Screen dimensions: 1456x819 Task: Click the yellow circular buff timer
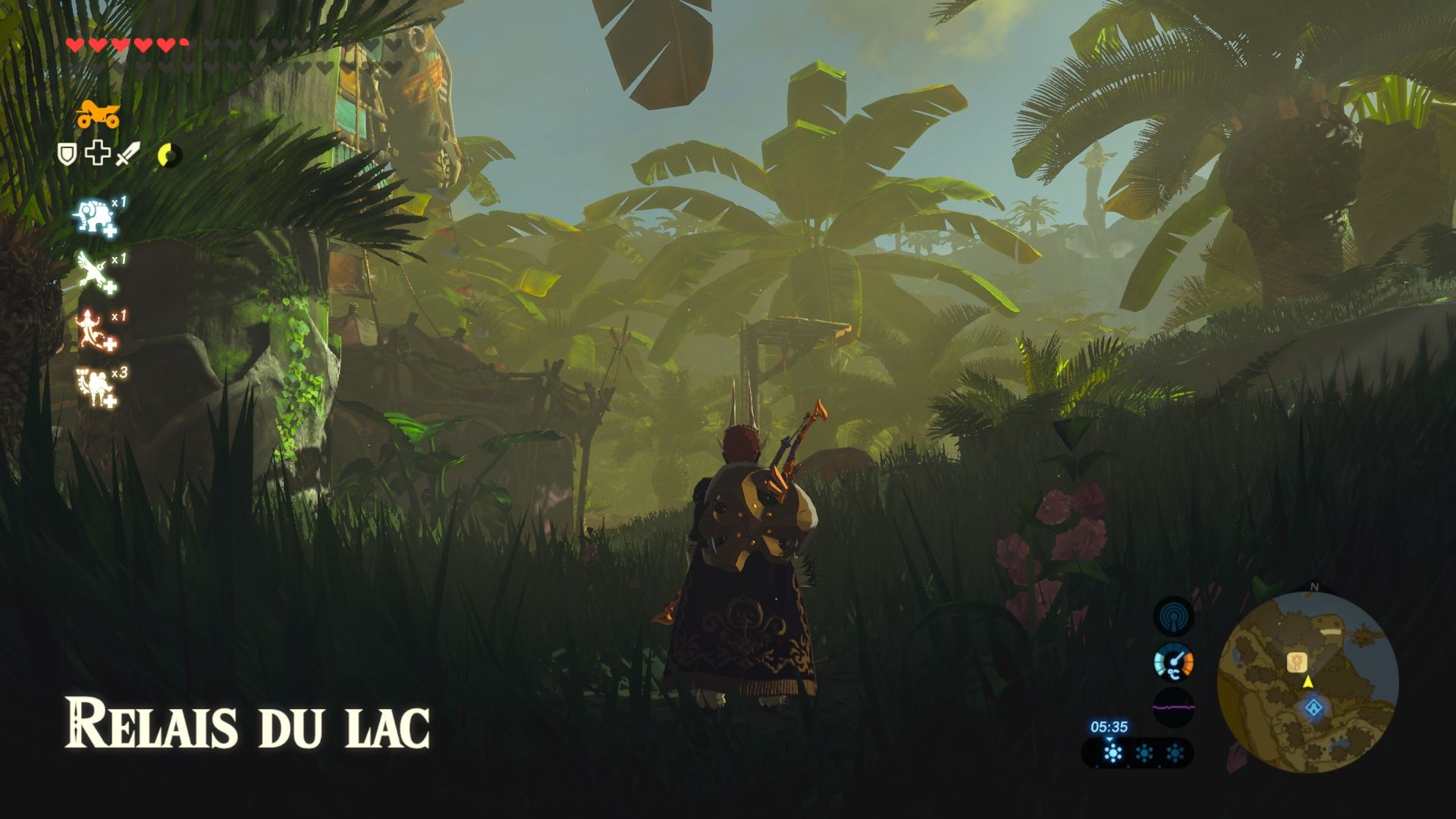[169, 155]
